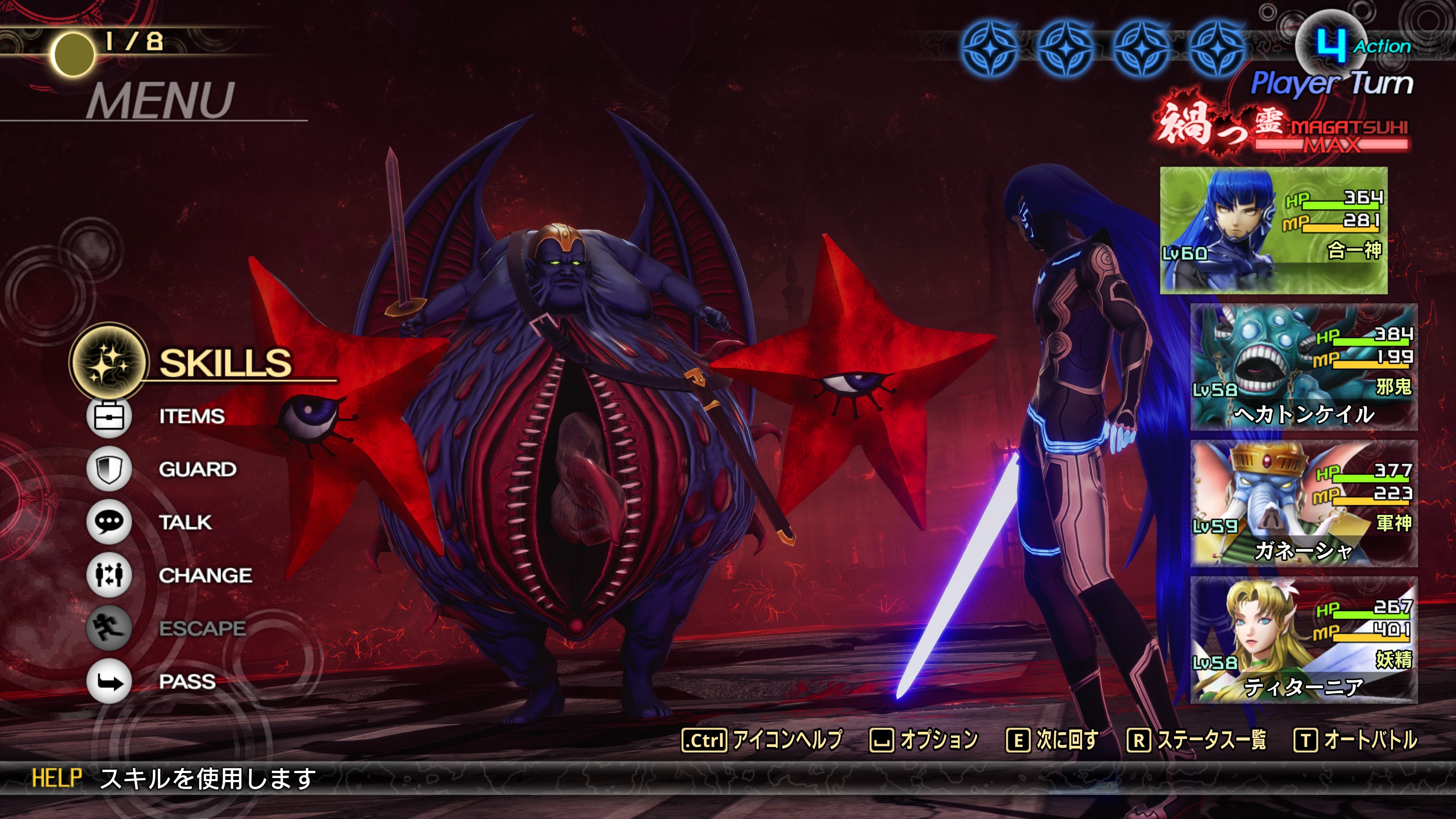
Task: Select PASS to skip the turn
Action: (x=187, y=681)
